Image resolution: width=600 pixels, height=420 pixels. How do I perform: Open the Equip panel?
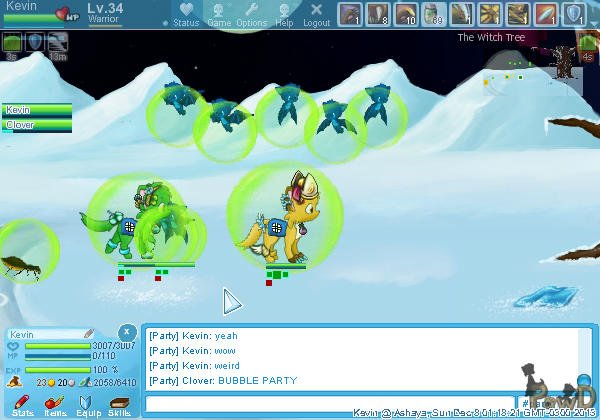[x=88, y=404]
